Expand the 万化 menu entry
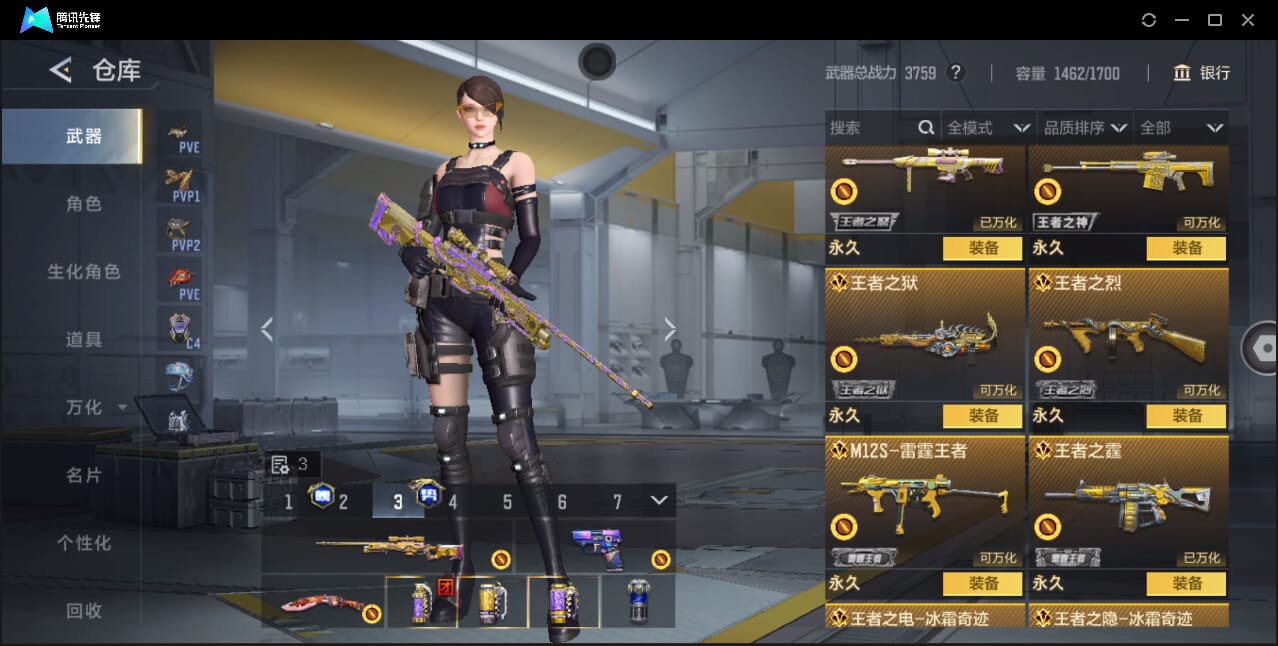Viewport: 1278px width, 646px height. pyautogui.click(x=95, y=408)
